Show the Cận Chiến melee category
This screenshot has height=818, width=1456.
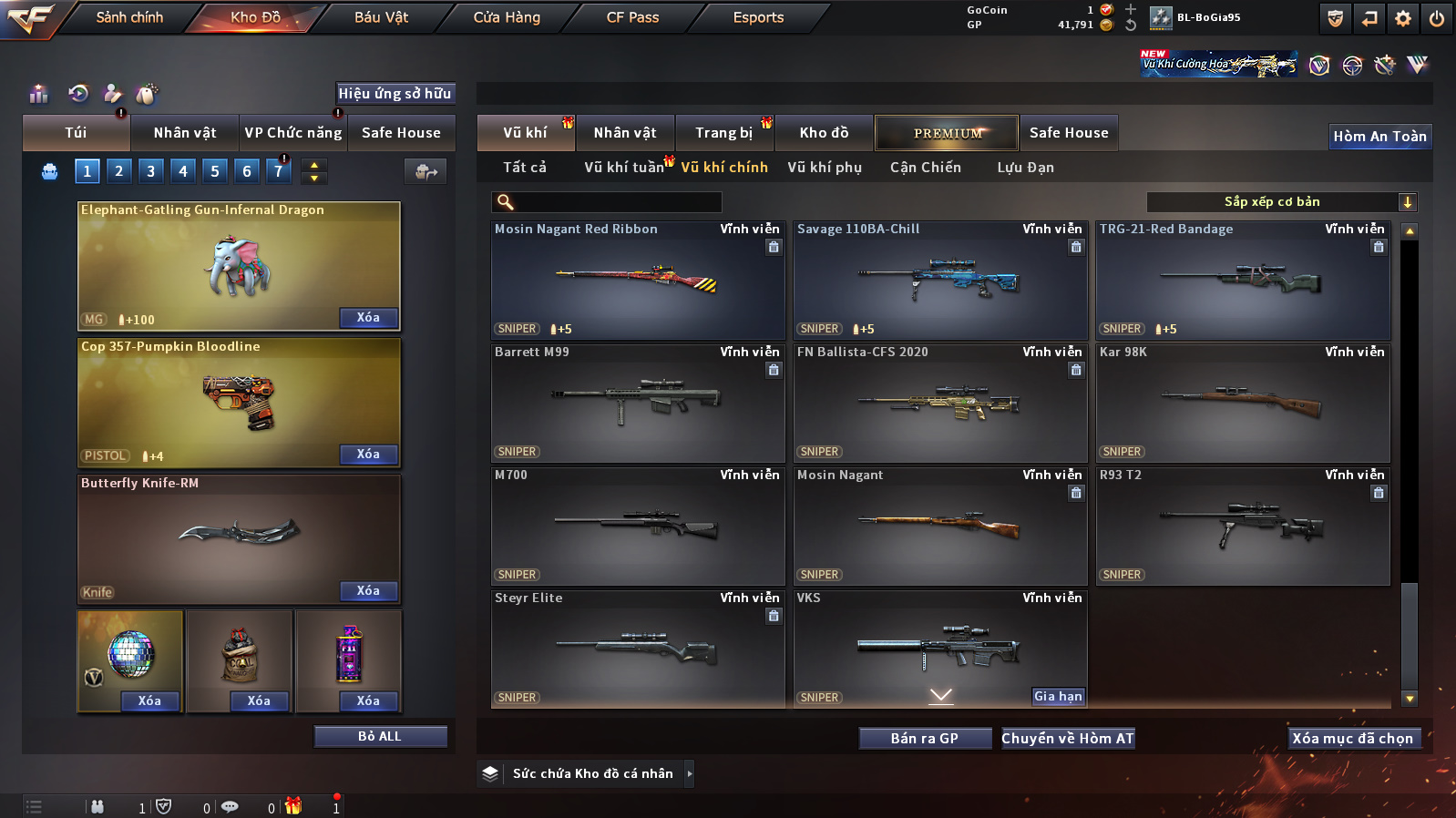(x=925, y=168)
